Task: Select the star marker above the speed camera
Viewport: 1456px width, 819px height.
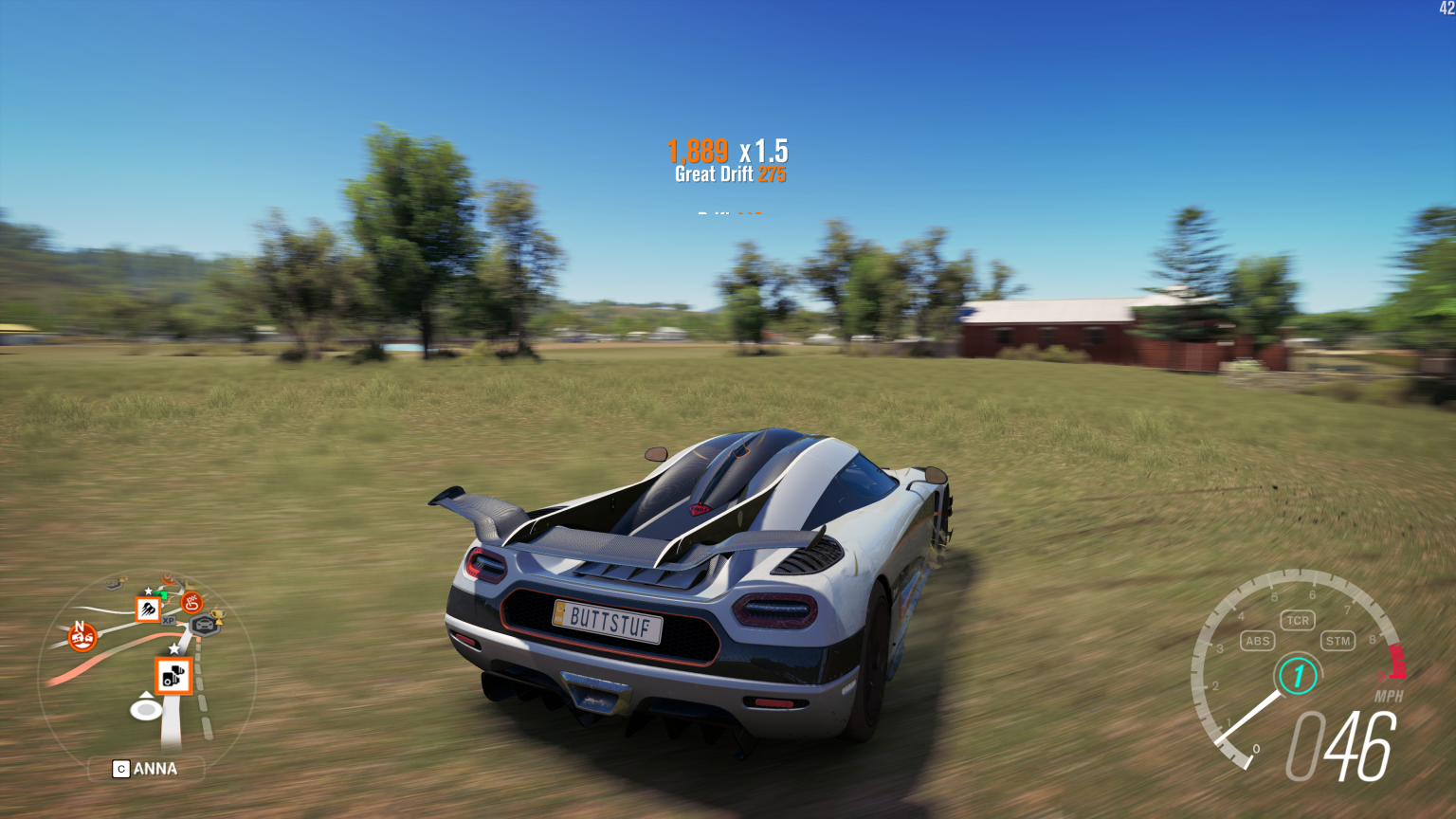Action: click(x=173, y=648)
